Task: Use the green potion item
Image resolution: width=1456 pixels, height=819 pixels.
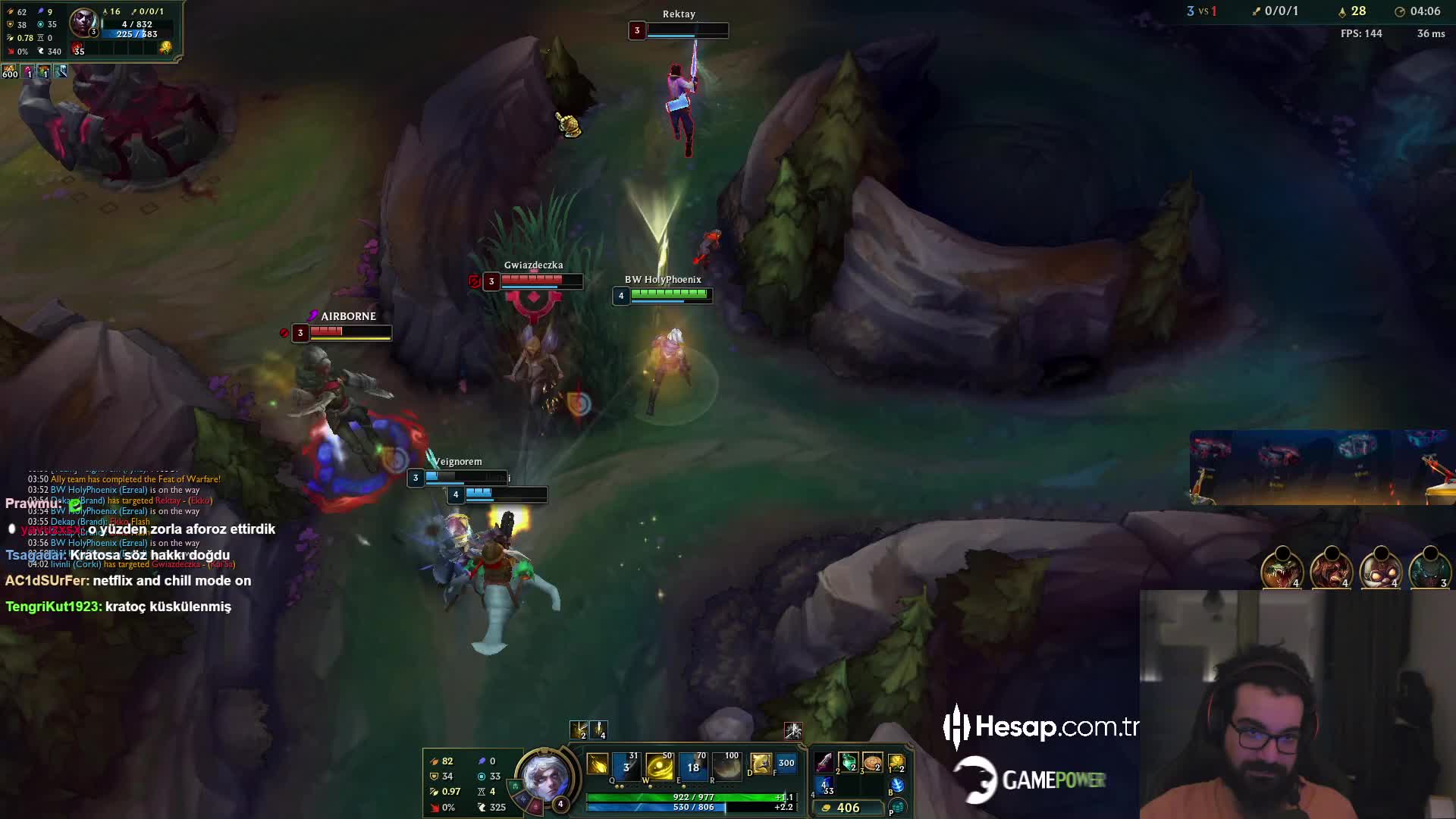Action: (848, 762)
